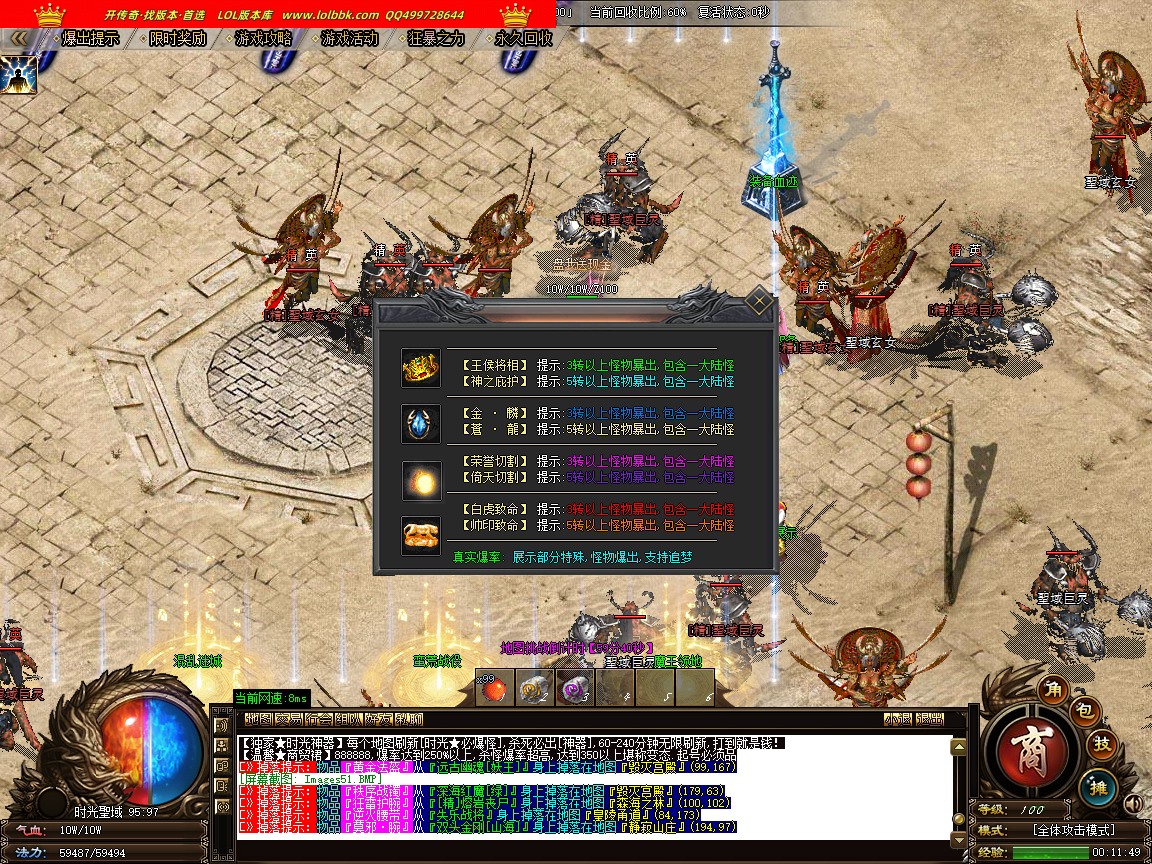Close the drop hints popup window

point(760,301)
